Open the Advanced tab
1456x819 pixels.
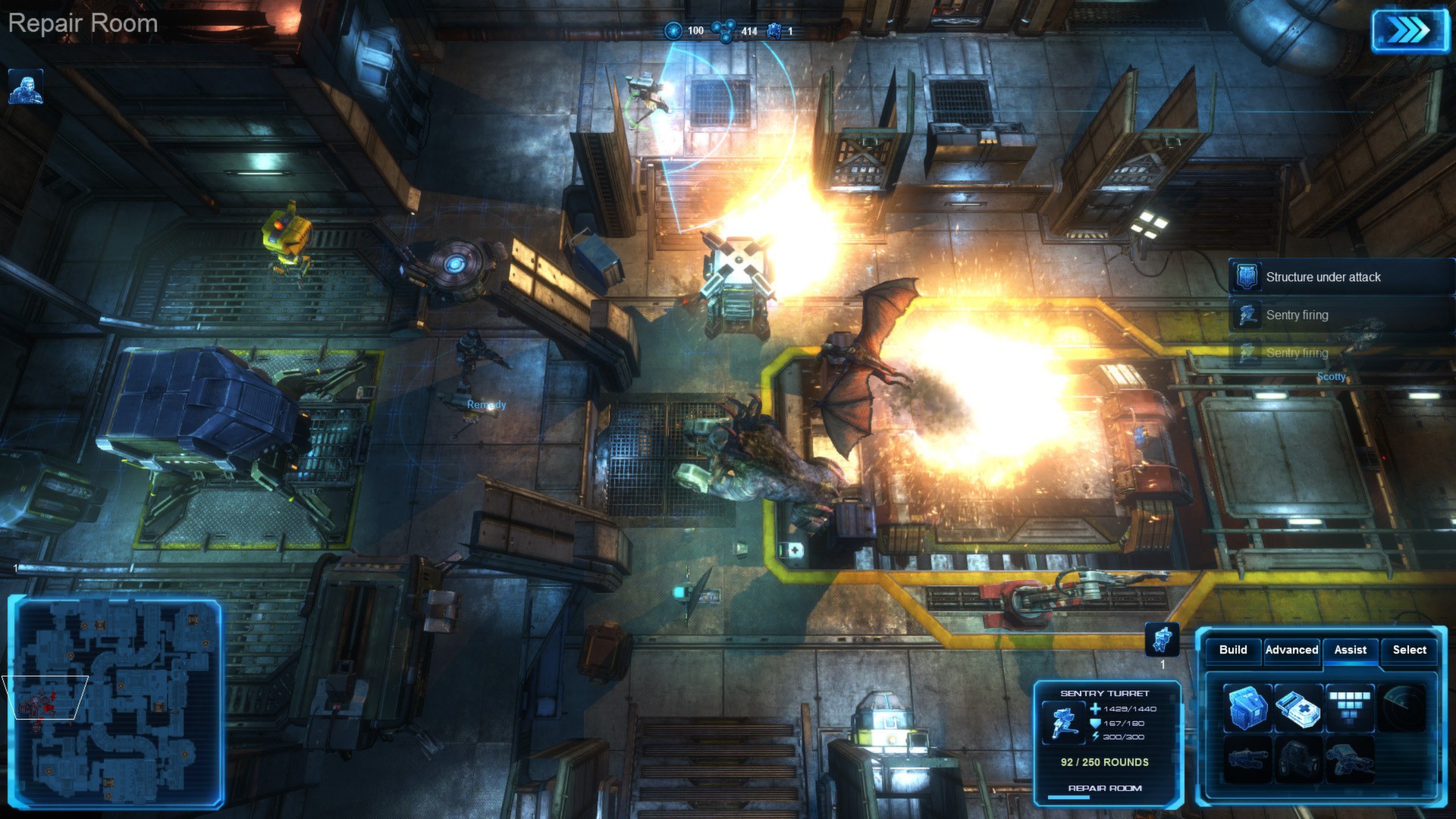tap(1292, 650)
